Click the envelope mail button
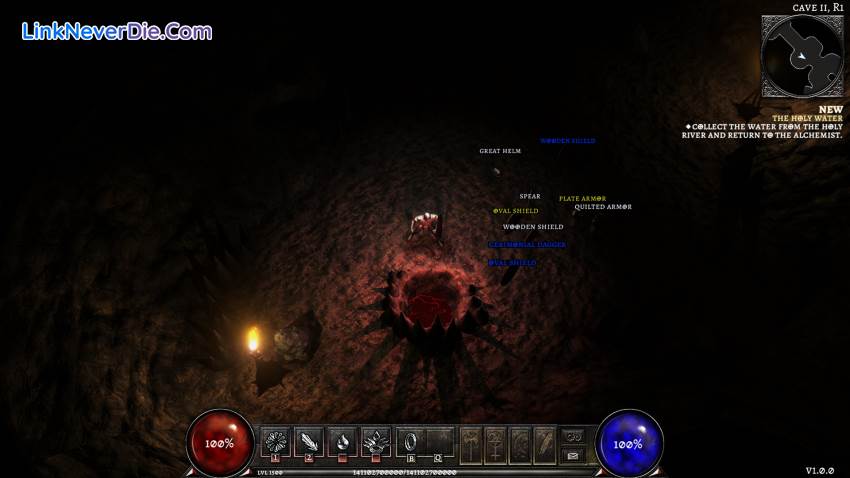The height and width of the screenshot is (478, 850). point(572,454)
